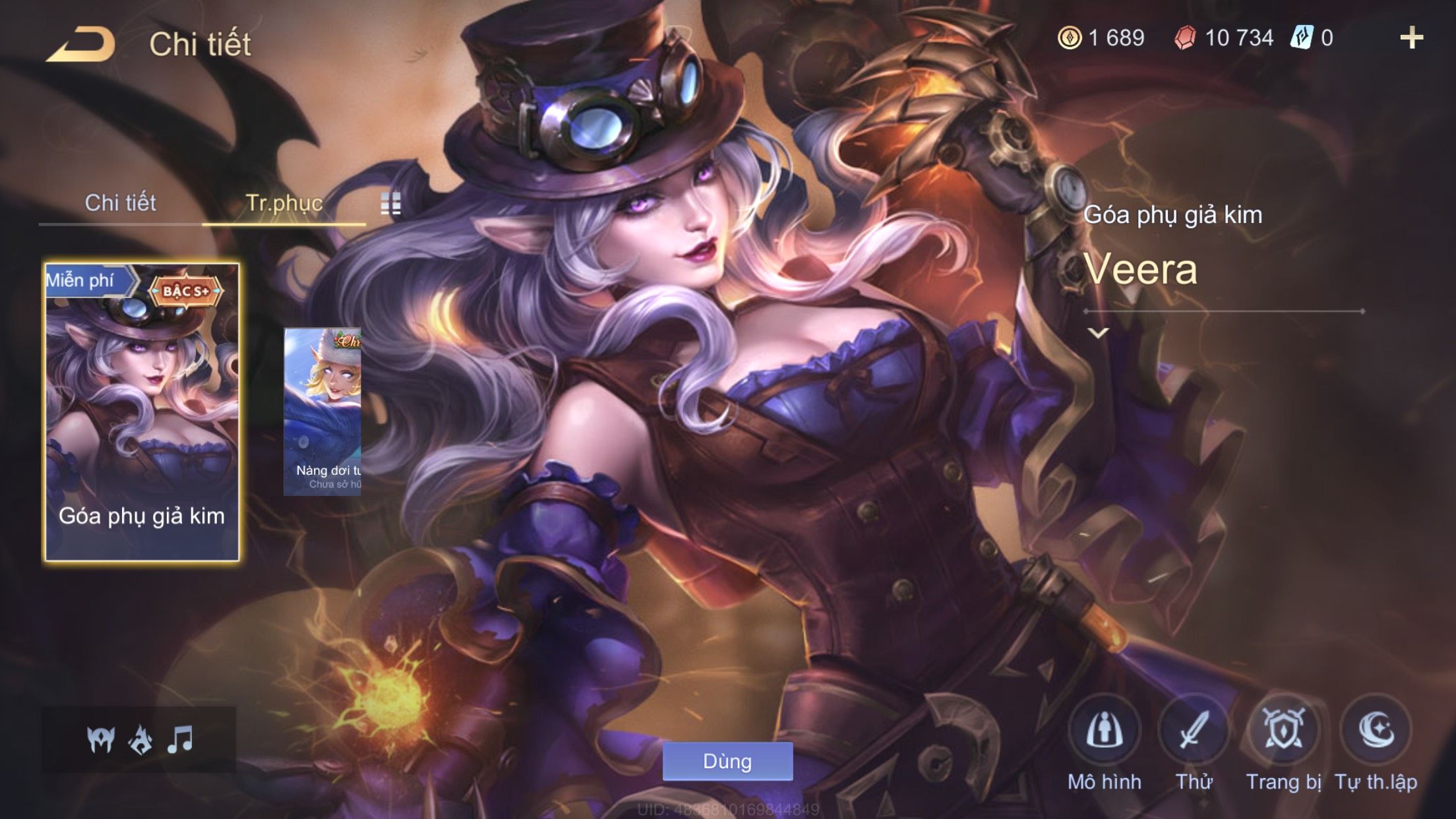Open Trang bị equipment setup
This screenshot has height=819, width=1456.
1283,731
